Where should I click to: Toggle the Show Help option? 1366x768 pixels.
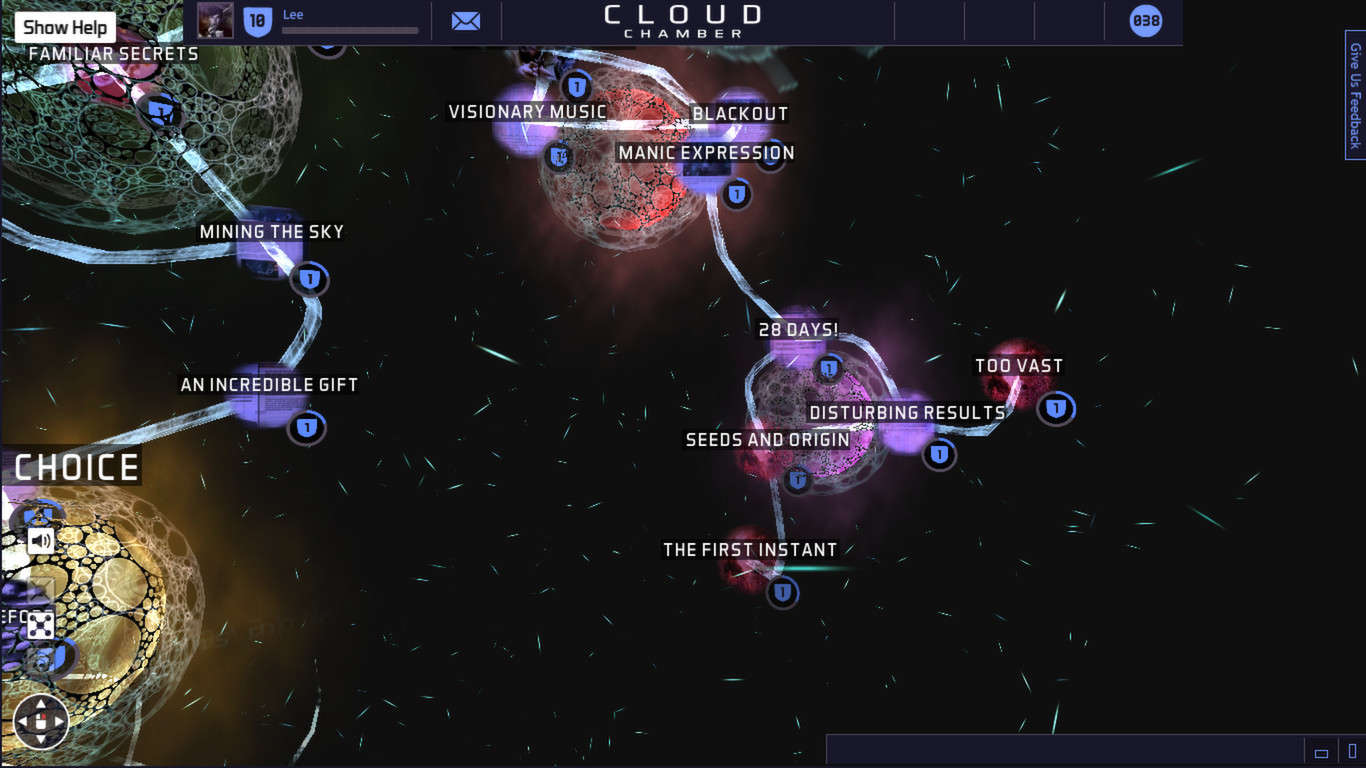click(64, 26)
